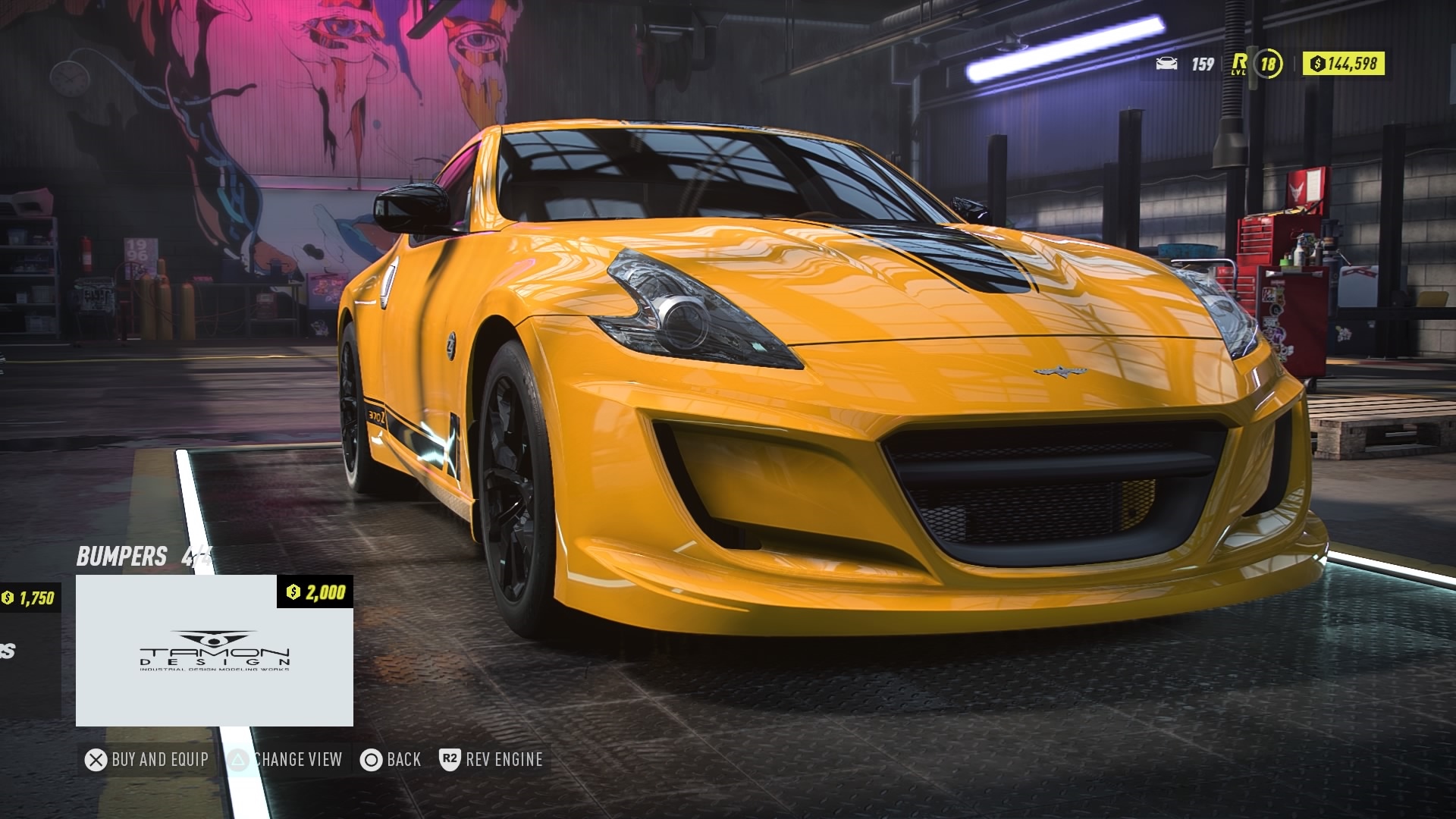Choose the previous bumper card priced 1,750

[29, 651]
